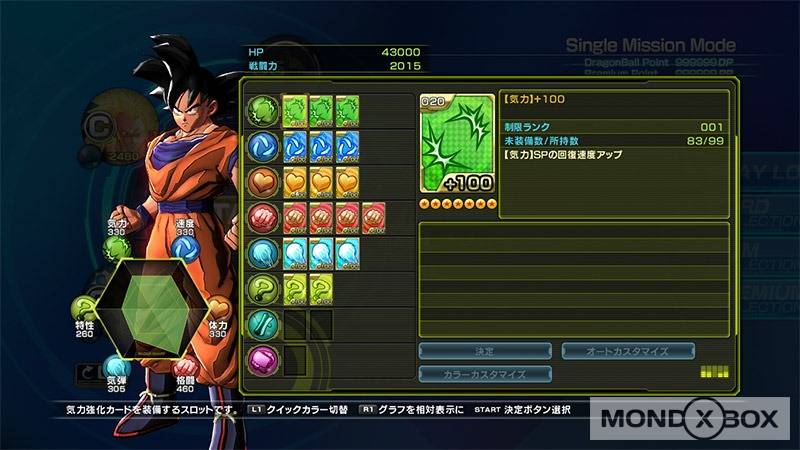
Task: Select the second yellow-green question mark card
Action: [x=321, y=288]
